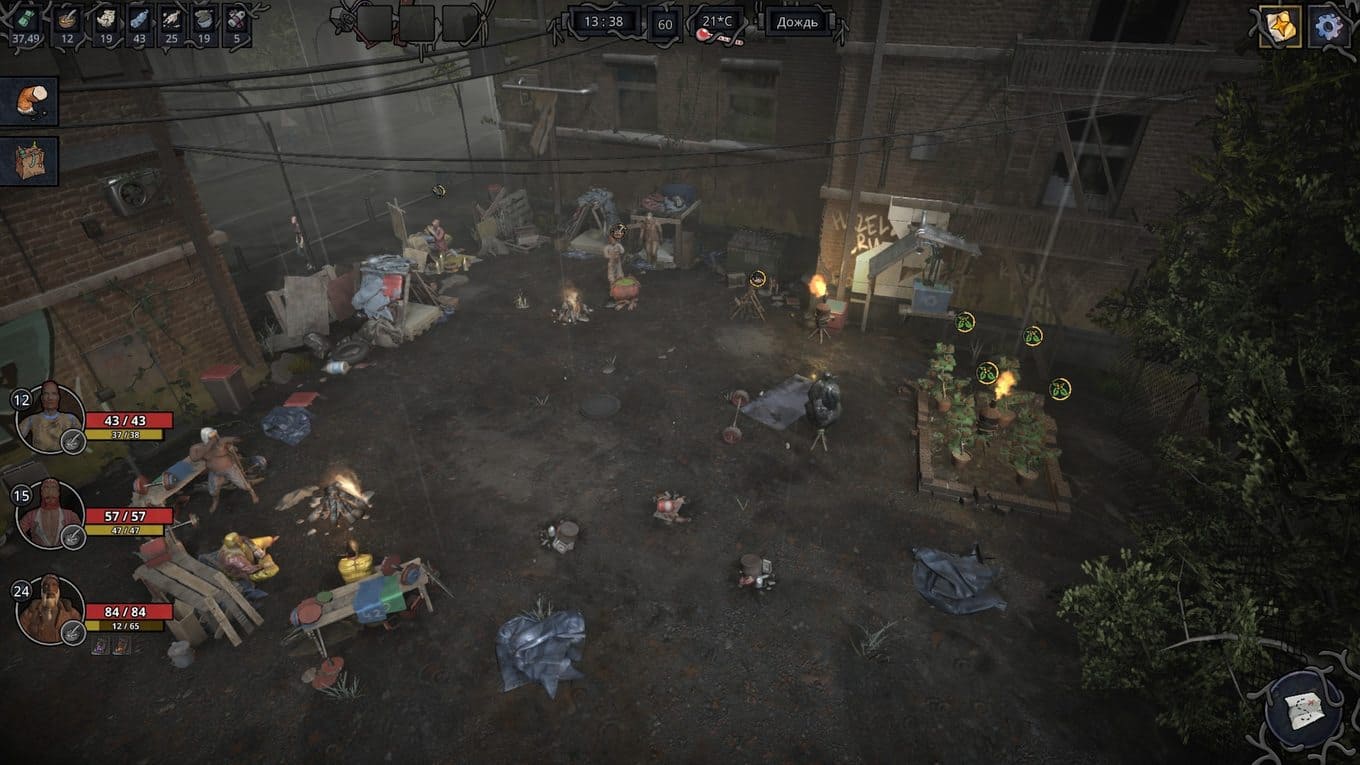Click the Дождь weather indicator

pos(797,22)
